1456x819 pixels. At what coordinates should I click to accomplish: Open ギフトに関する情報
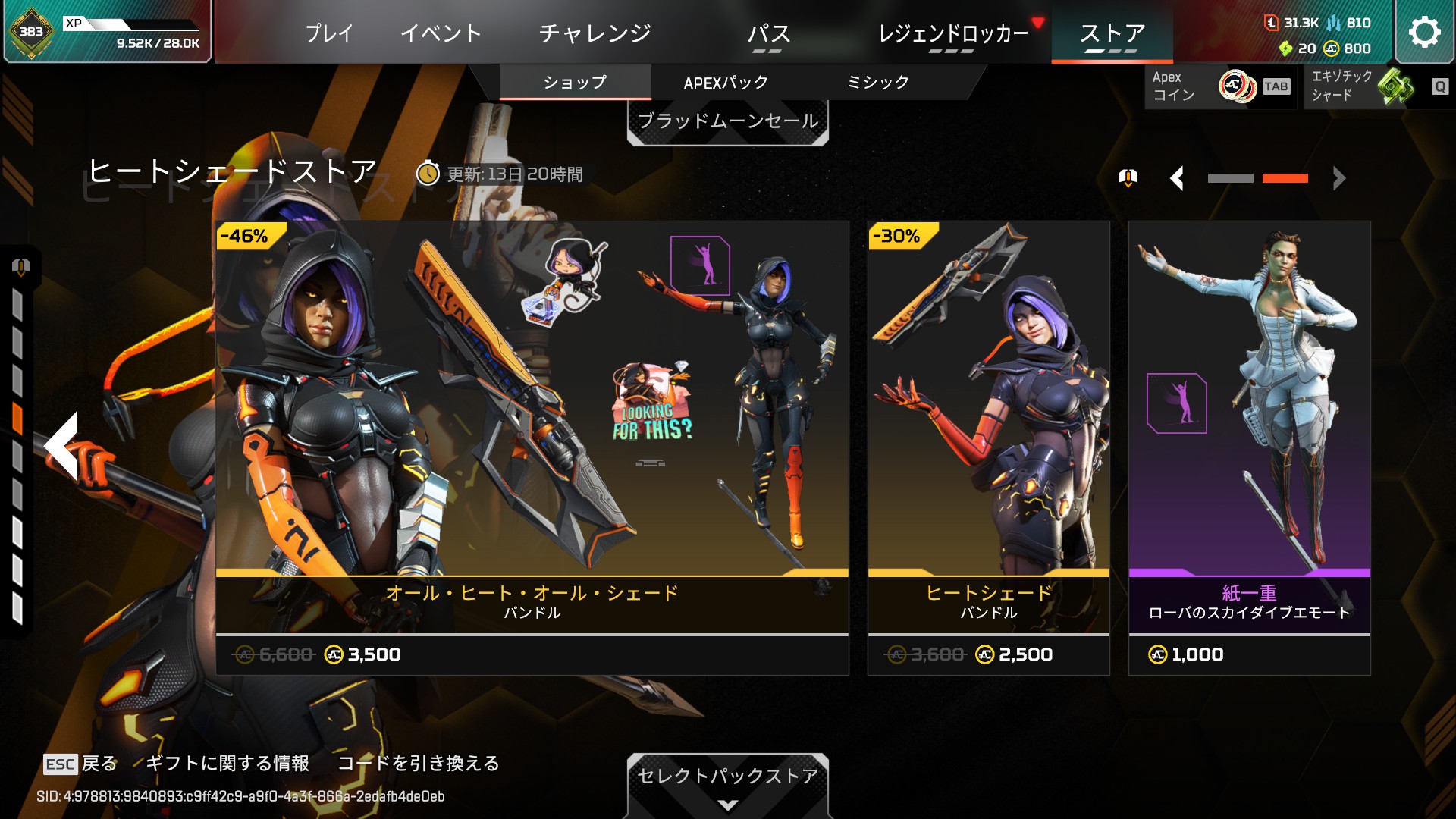pyautogui.click(x=227, y=763)
